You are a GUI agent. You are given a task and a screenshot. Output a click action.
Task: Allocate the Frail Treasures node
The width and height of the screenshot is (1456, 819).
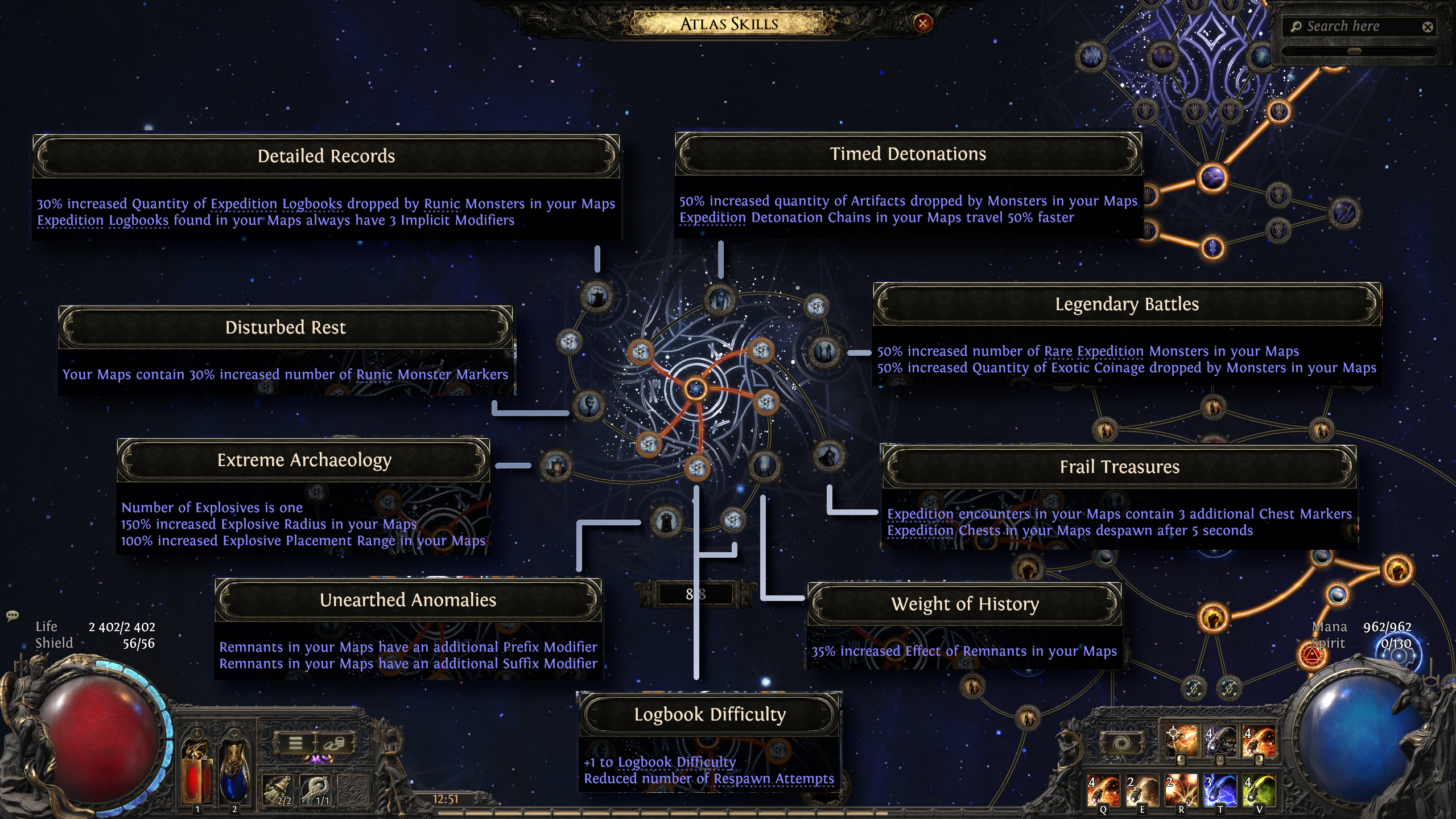pos(828,456)
